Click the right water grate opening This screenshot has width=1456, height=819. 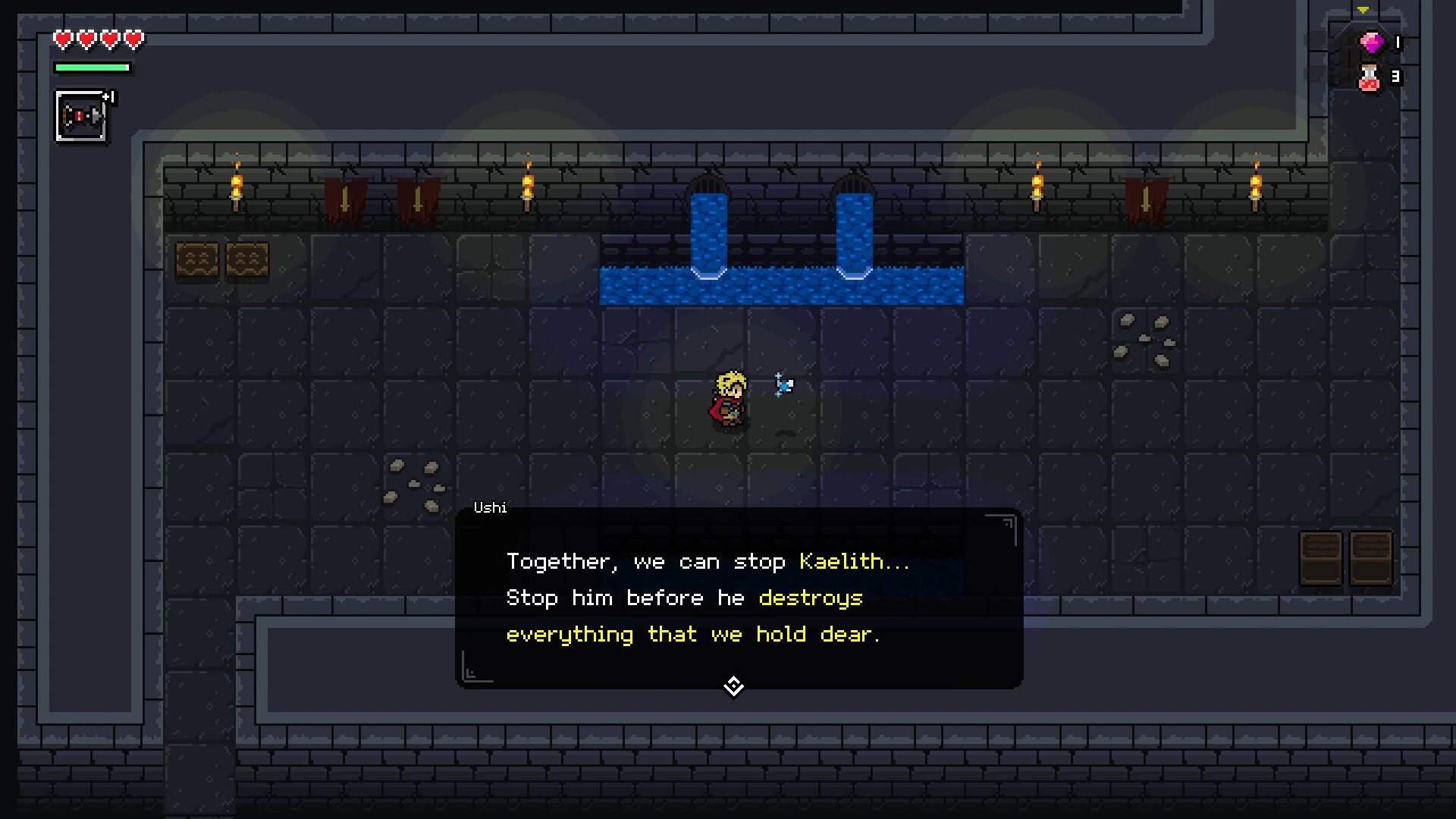(854, 186)
